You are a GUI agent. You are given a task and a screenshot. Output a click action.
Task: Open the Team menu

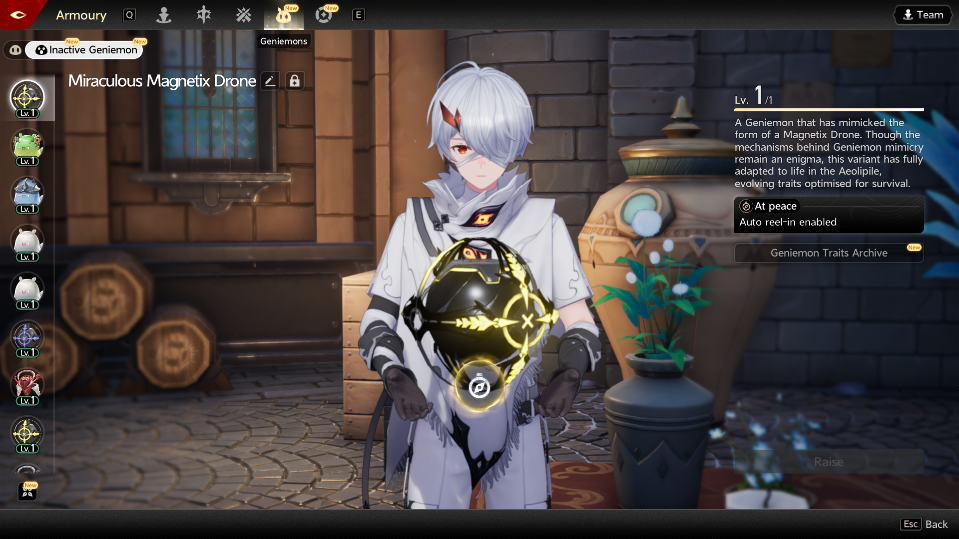click(921, 15)
